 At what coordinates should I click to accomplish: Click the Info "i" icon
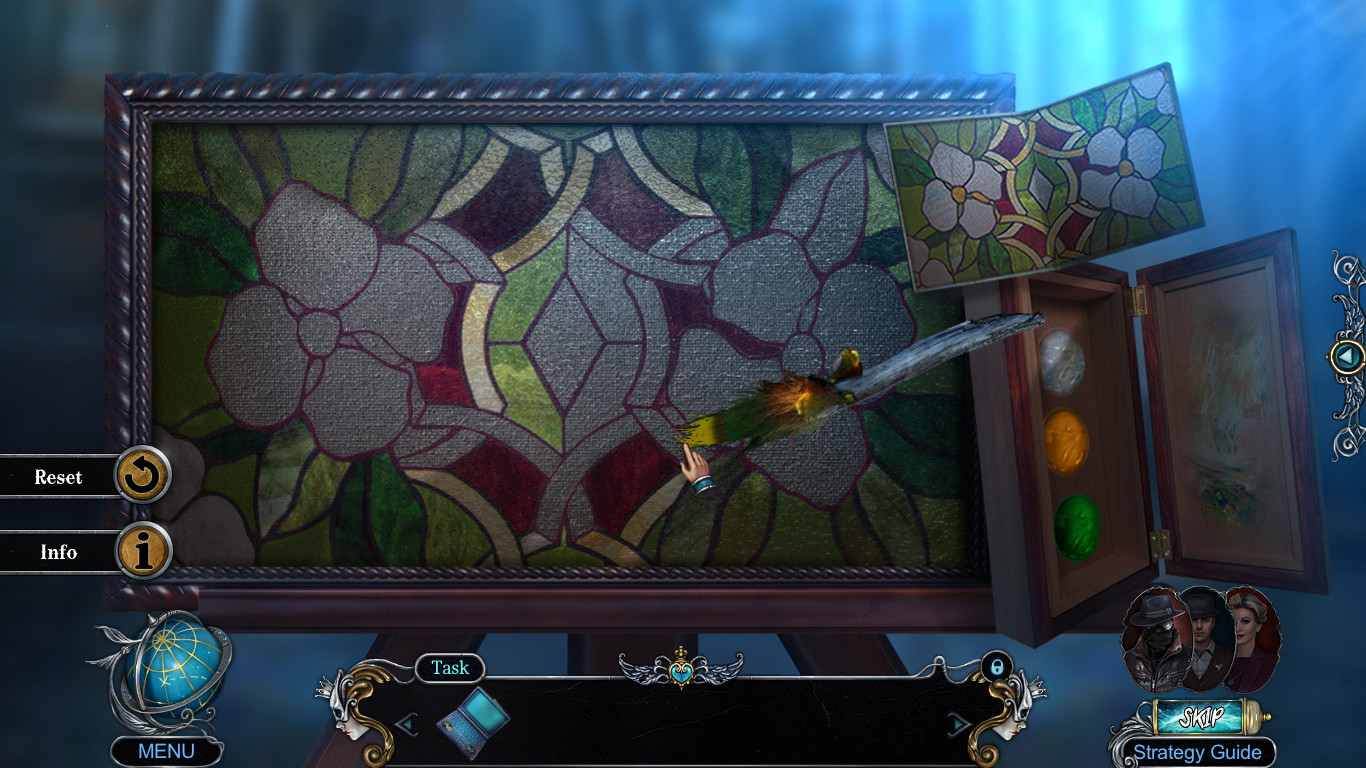point(143,552)
